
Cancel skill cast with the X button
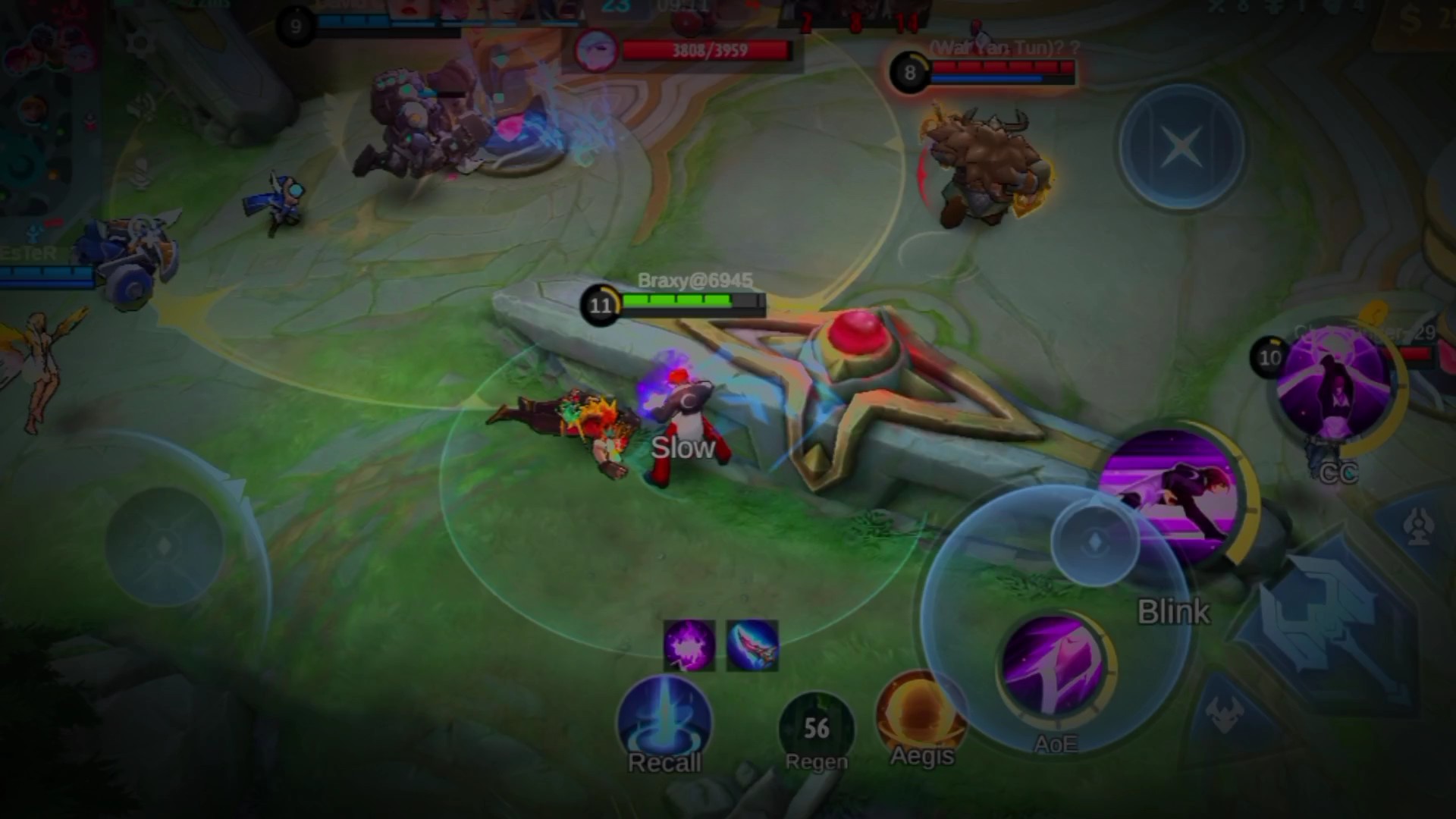(x=1181, y=146)
